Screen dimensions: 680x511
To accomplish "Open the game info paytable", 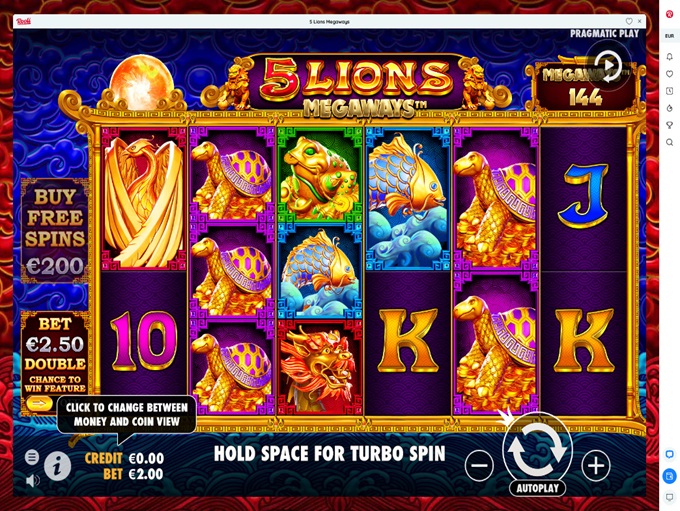I will click(57, 466).
